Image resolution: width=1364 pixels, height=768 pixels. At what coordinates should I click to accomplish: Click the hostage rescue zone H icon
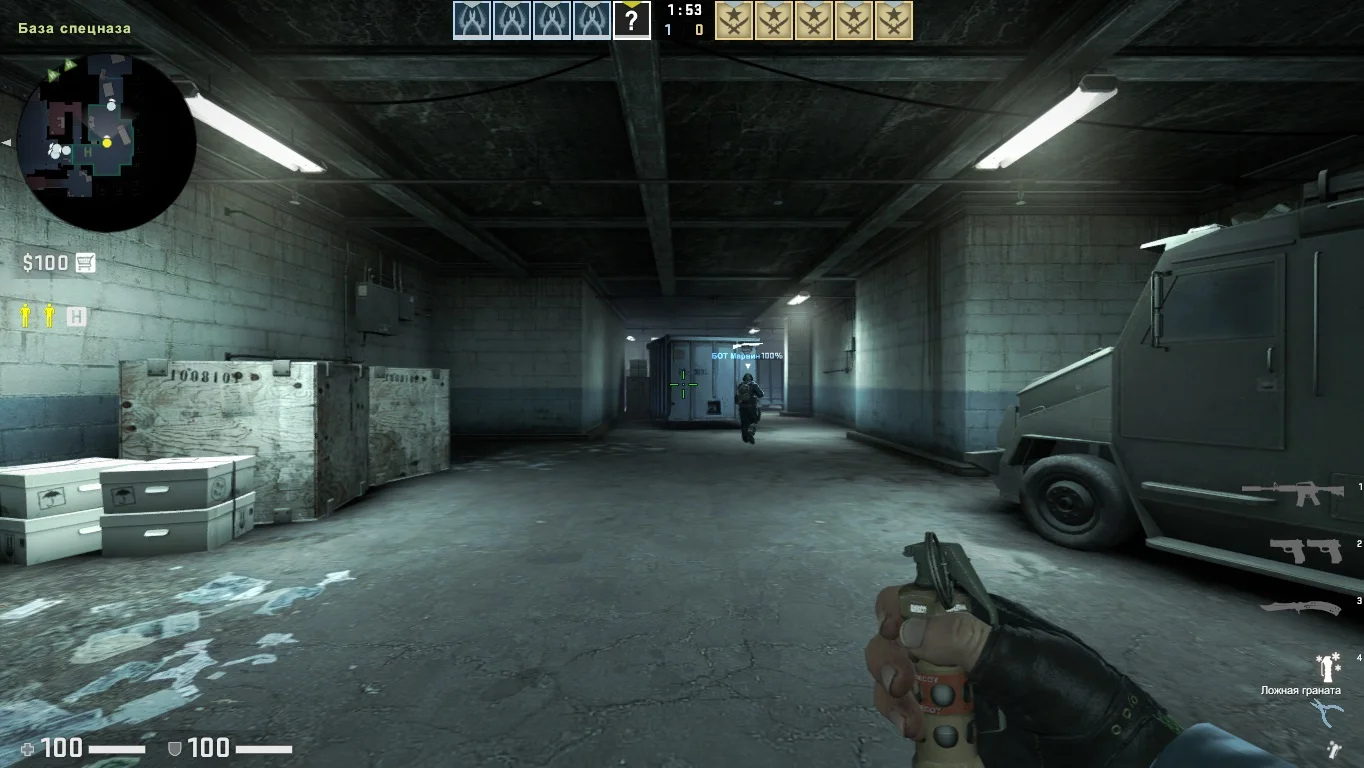point(76,317)
